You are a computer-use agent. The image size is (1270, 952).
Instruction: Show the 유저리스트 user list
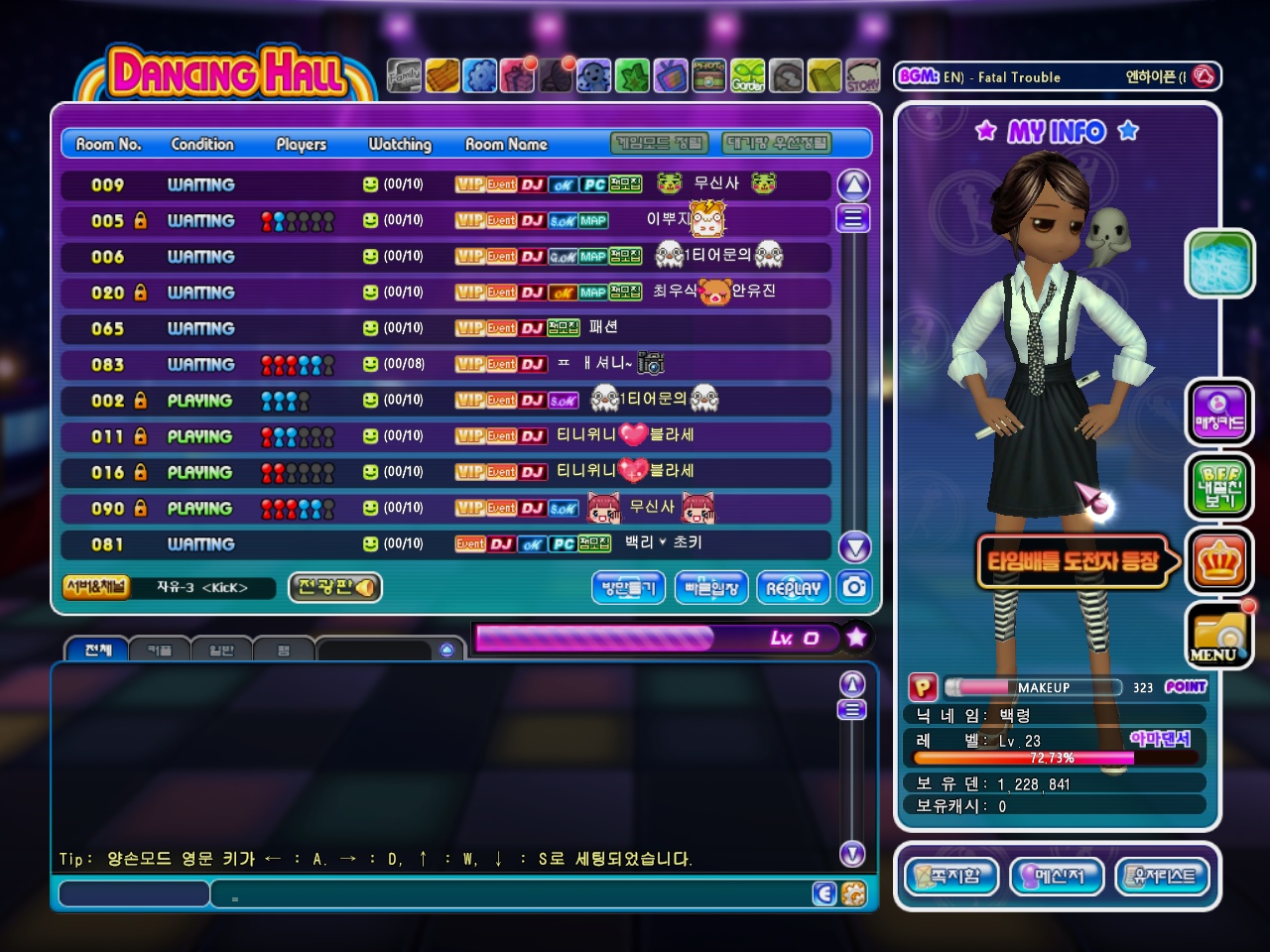point(1163,877)
